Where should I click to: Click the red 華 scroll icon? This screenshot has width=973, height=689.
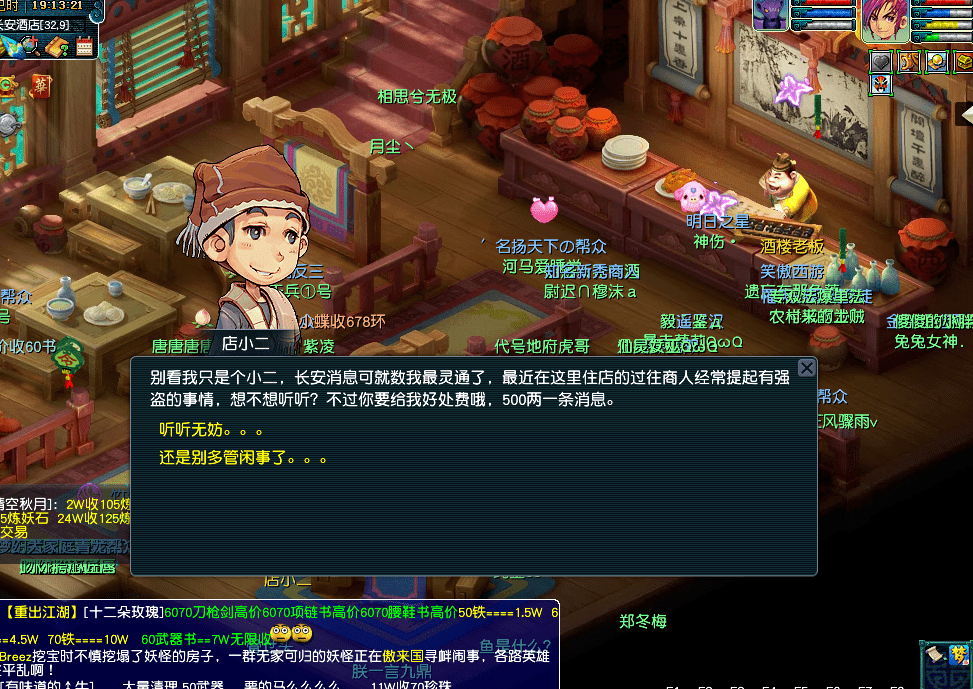pyautogui.click(x=41, y=84)
